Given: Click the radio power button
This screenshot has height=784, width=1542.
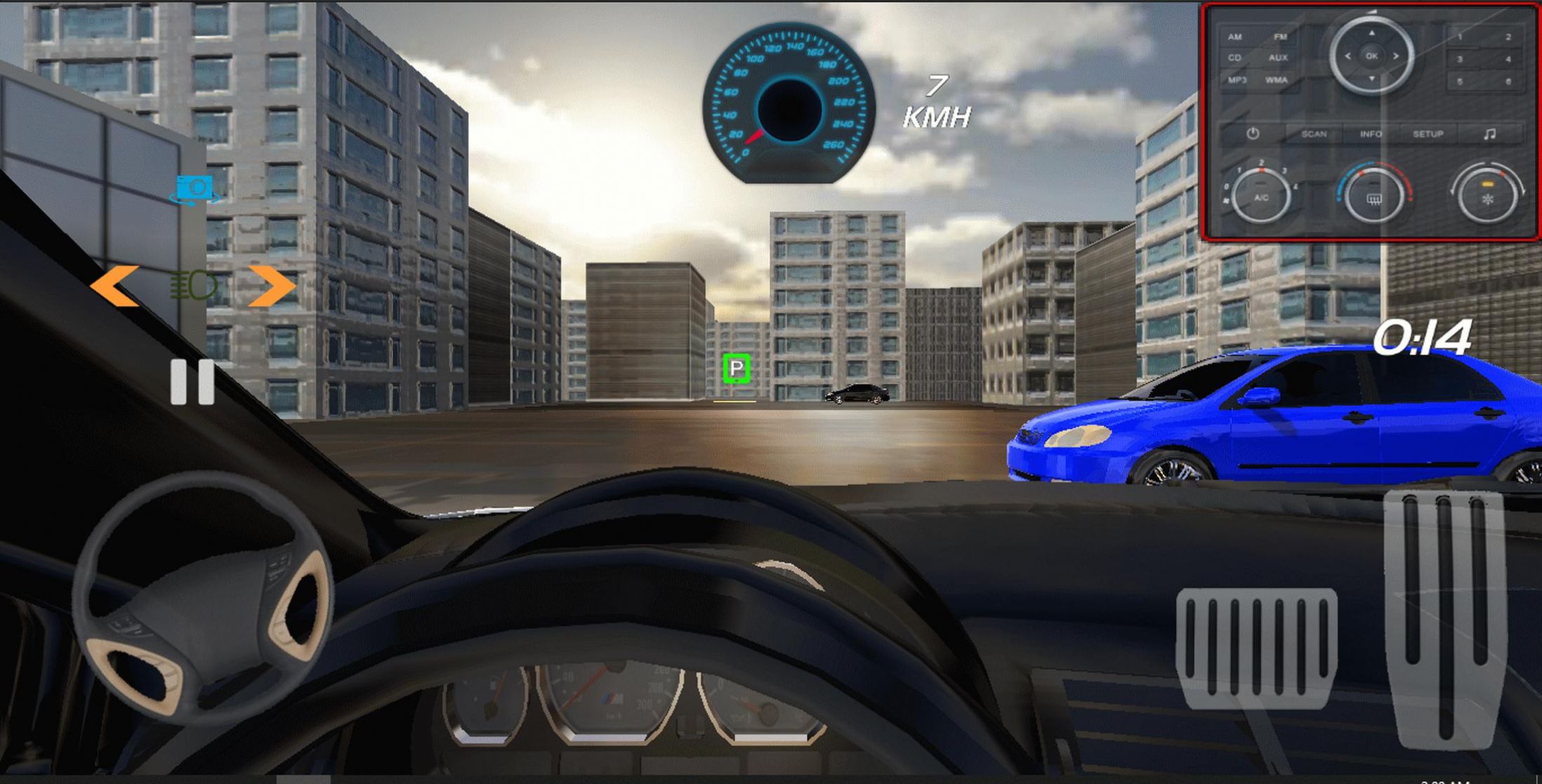Looking at the screenshot, I should click(x=1253, y=133).
